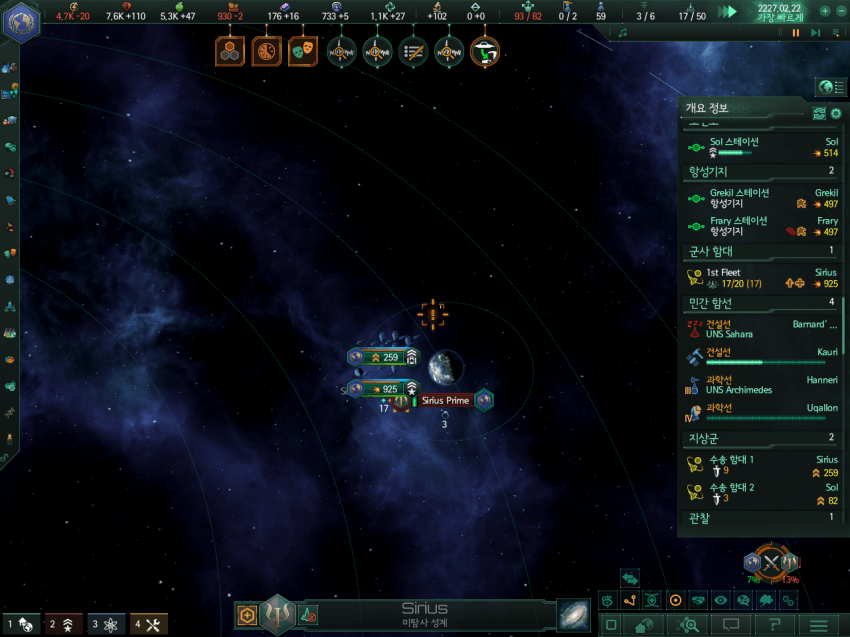
Task: Pause the game with the orange pause button
Action: 796,33
